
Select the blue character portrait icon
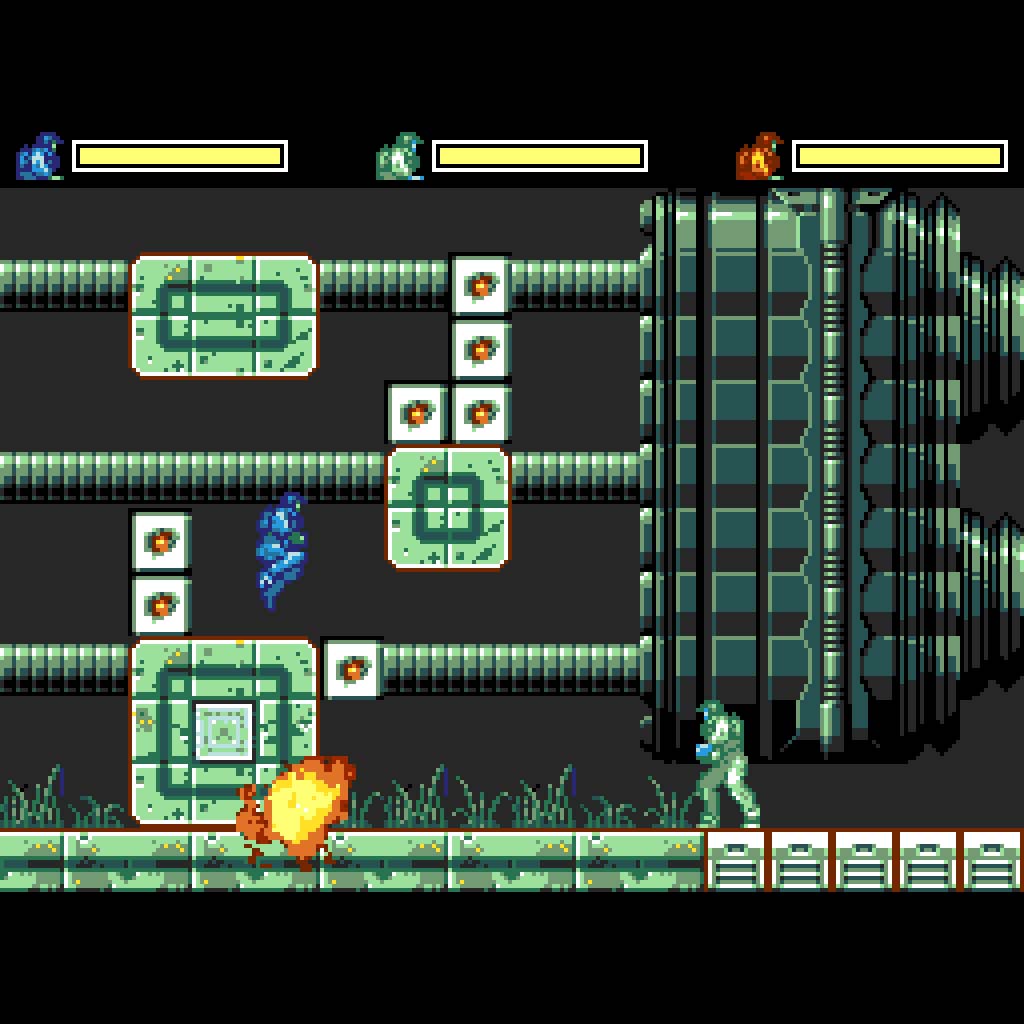pyautogui.click(x=40, y=157)
